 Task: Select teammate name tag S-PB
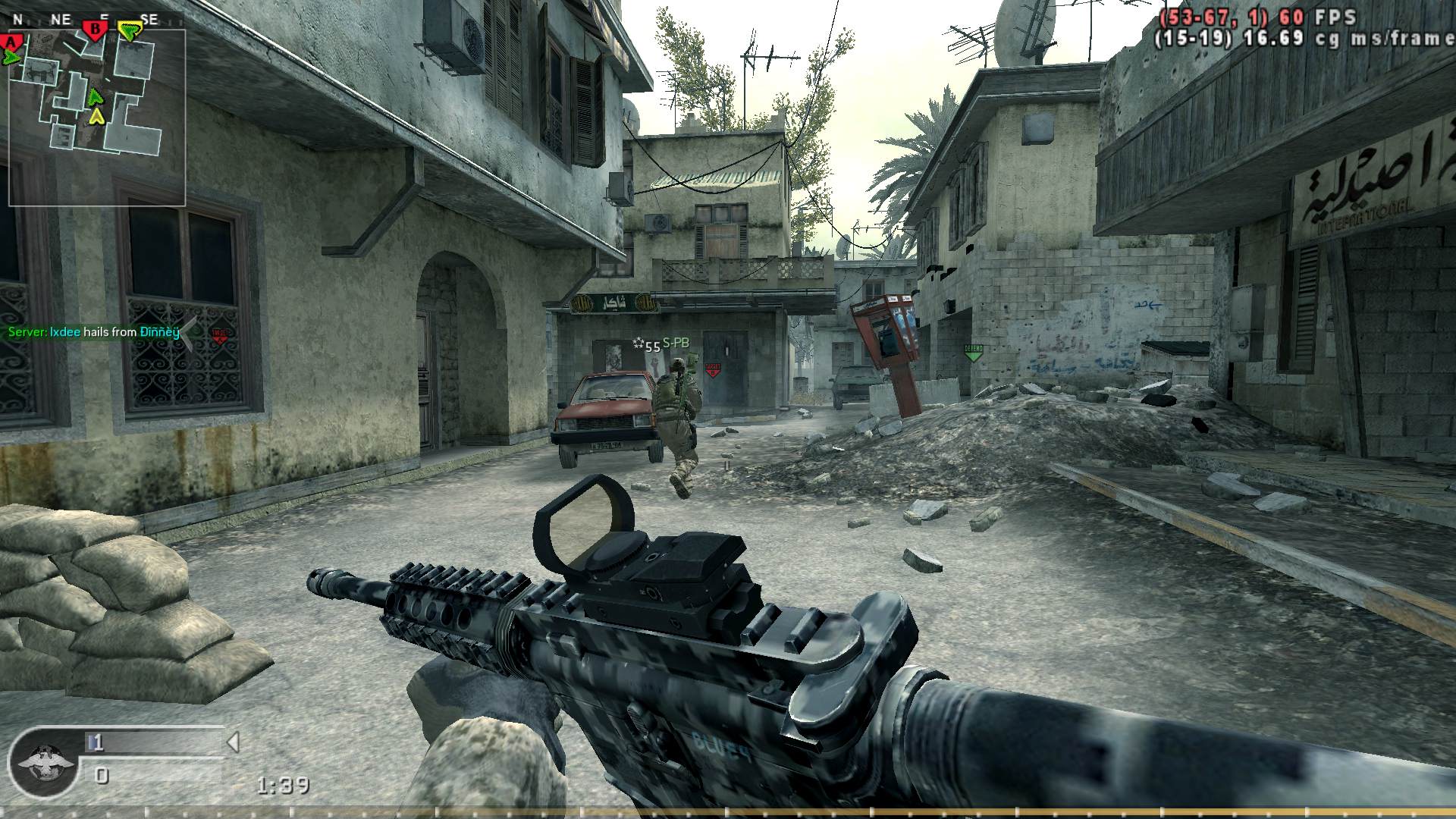(x=676, y=344)
